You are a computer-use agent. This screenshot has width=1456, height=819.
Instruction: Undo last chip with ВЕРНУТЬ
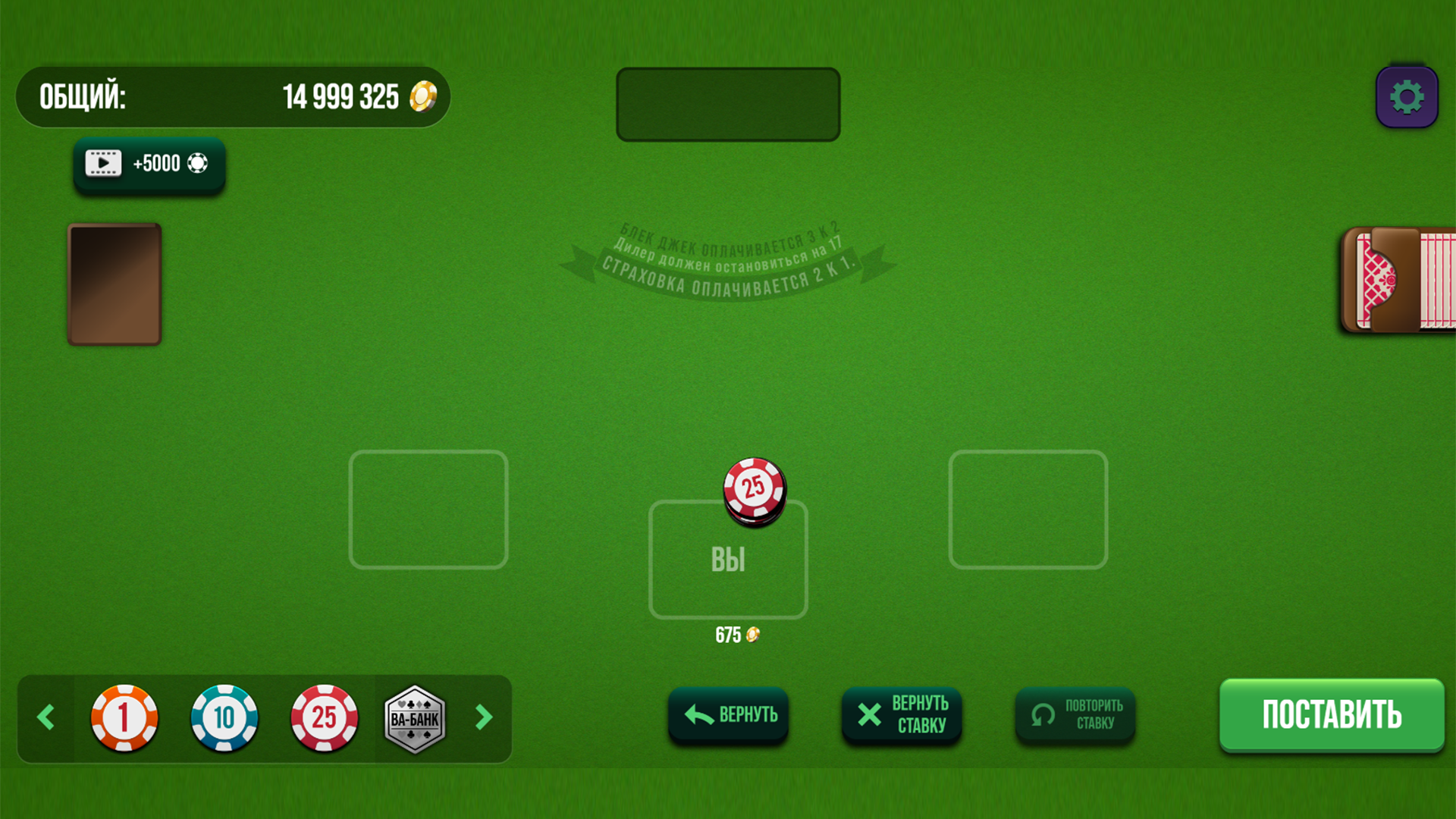728,714
